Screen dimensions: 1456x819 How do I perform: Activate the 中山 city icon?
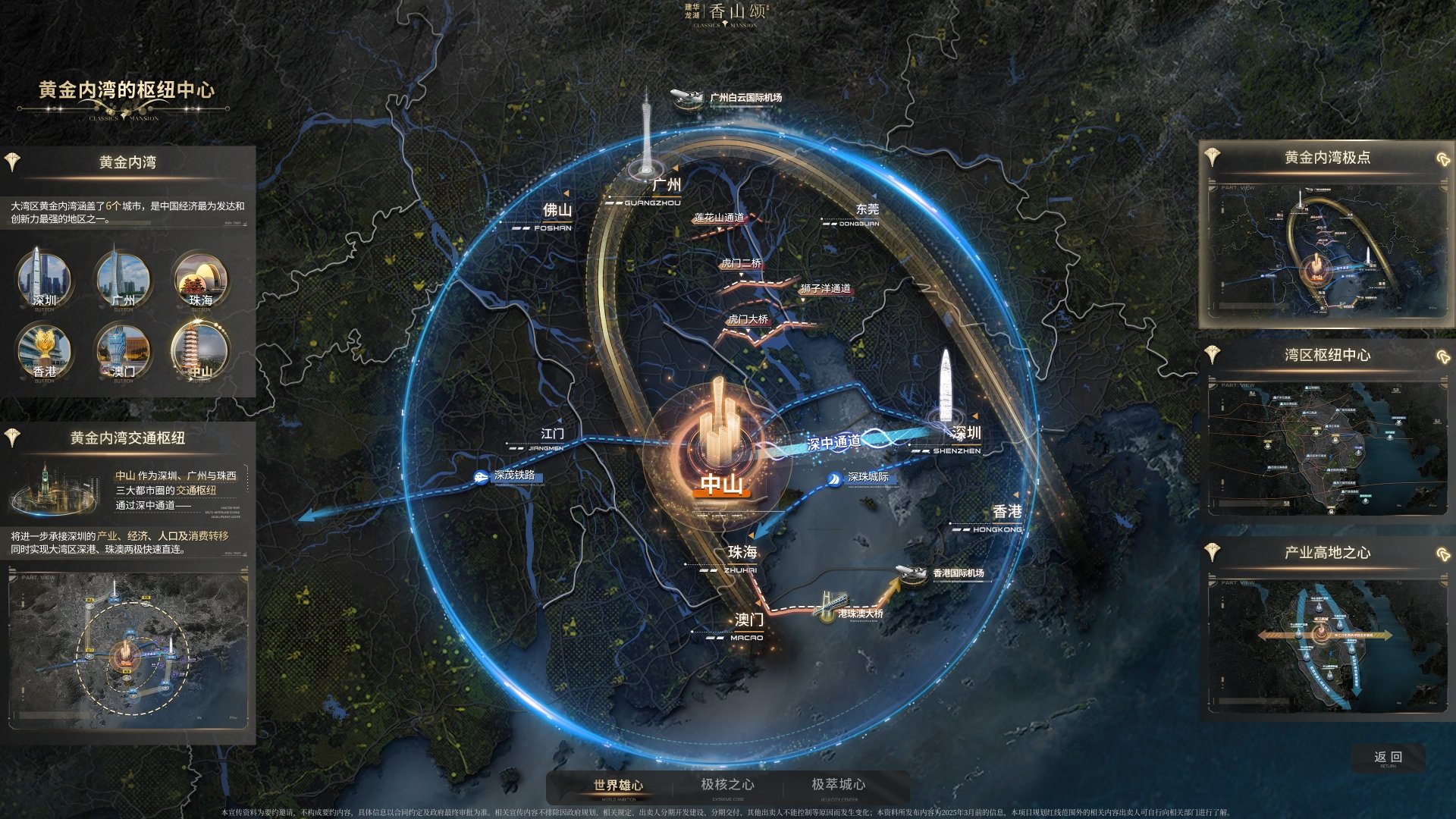tap(200, 350)
